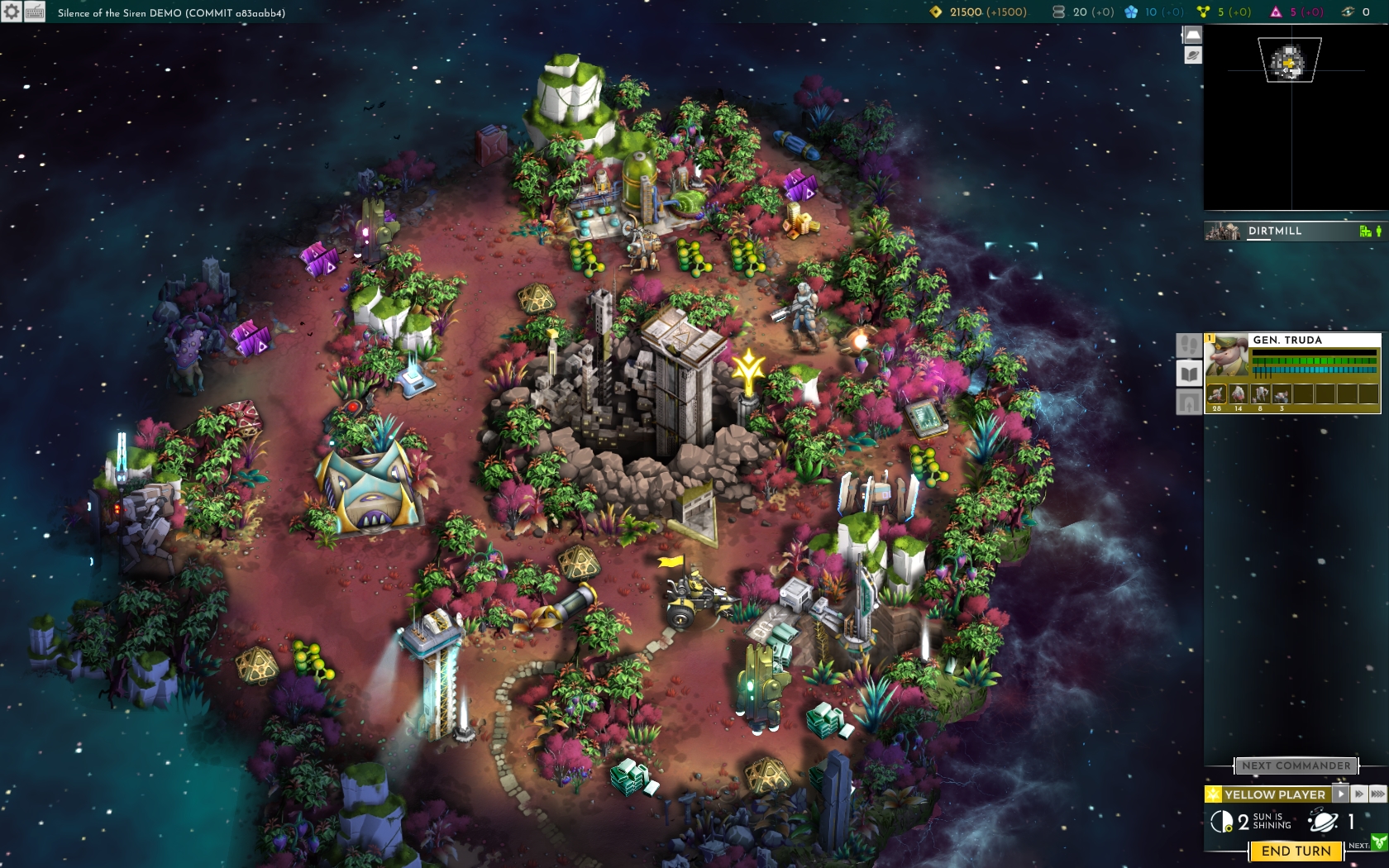The image size is (1389, 868).
Task: Open the commander's book icon
Action: tap(1189, 374)
